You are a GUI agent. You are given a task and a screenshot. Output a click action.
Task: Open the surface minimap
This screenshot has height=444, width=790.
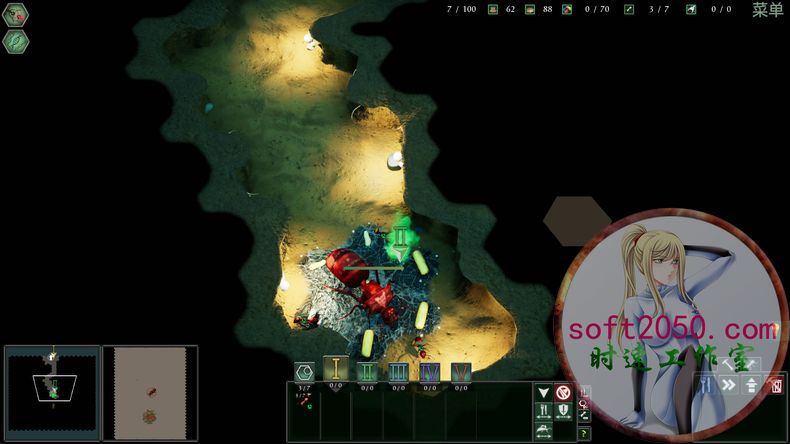click(150, 393)
